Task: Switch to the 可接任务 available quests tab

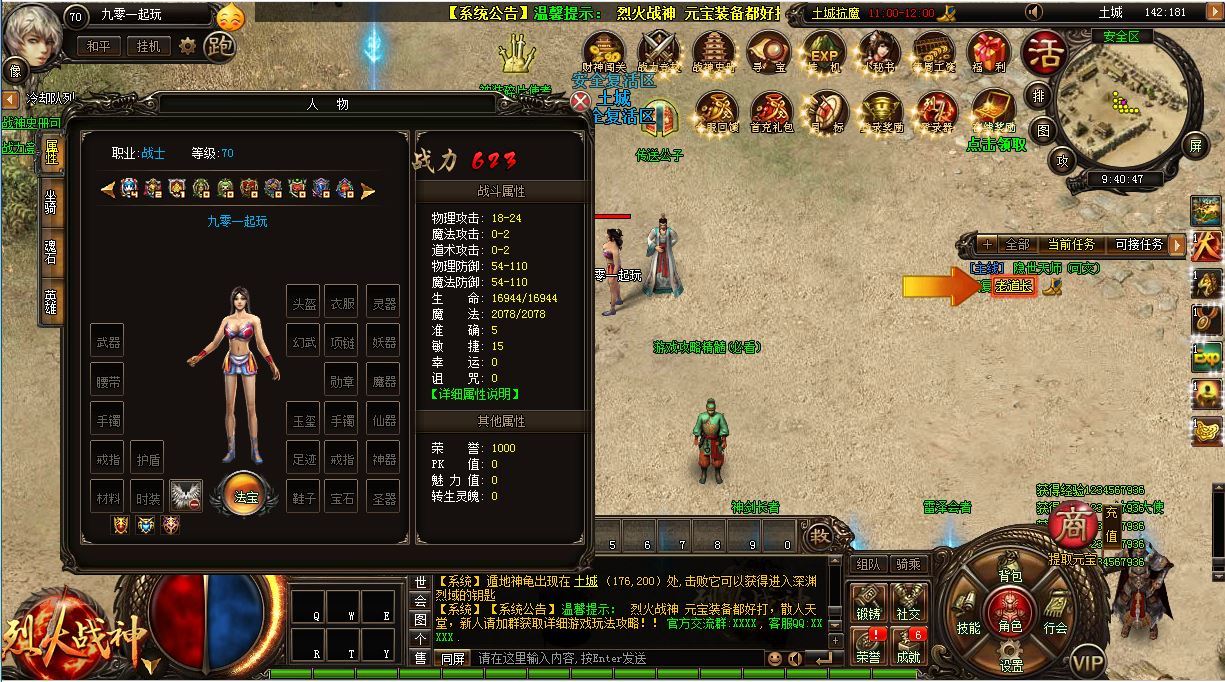Action: point(1138,244)
